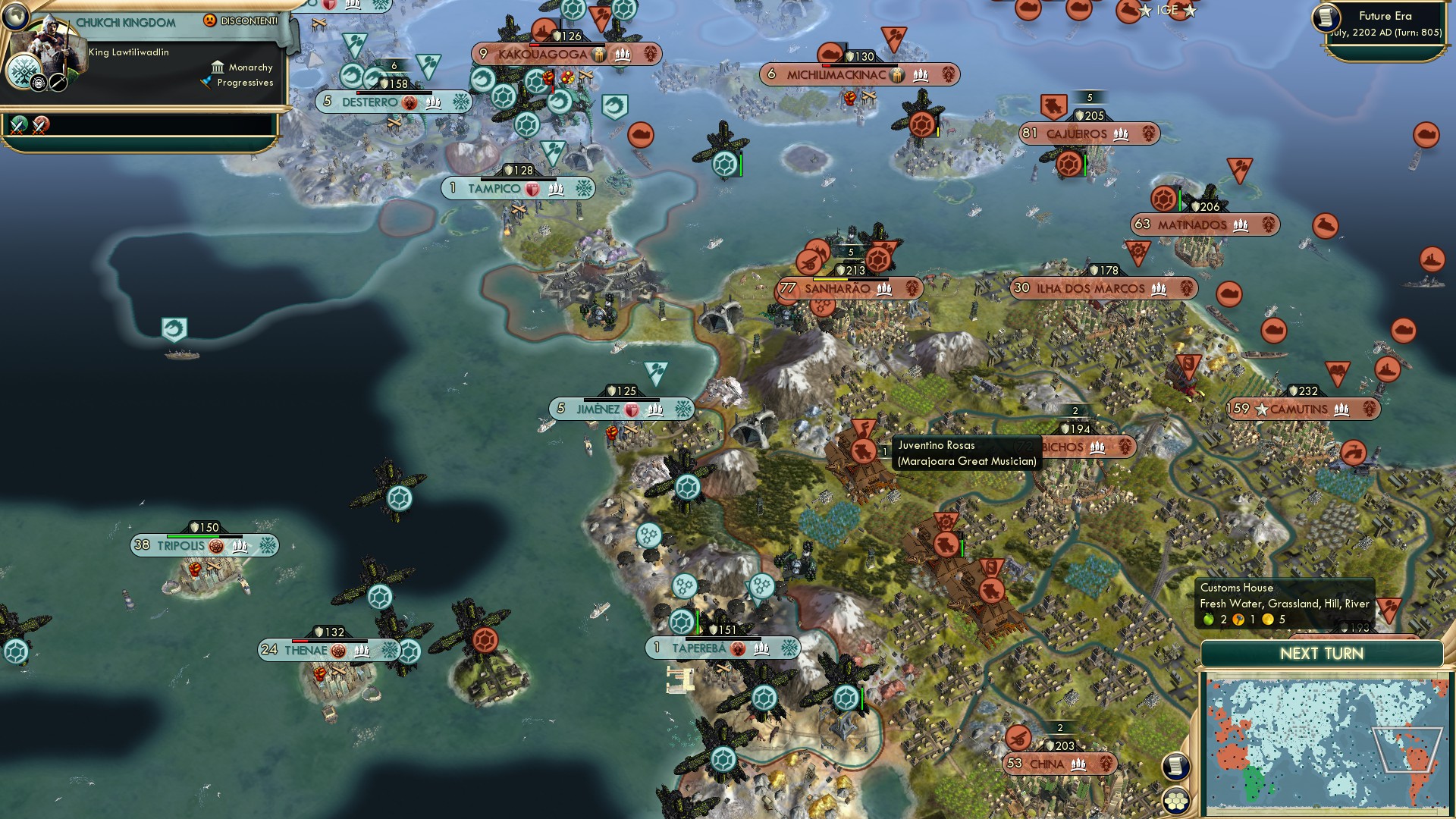Open the Tampico city banner
This screenshot has width=1456, height=819.
tap(519, 188)
